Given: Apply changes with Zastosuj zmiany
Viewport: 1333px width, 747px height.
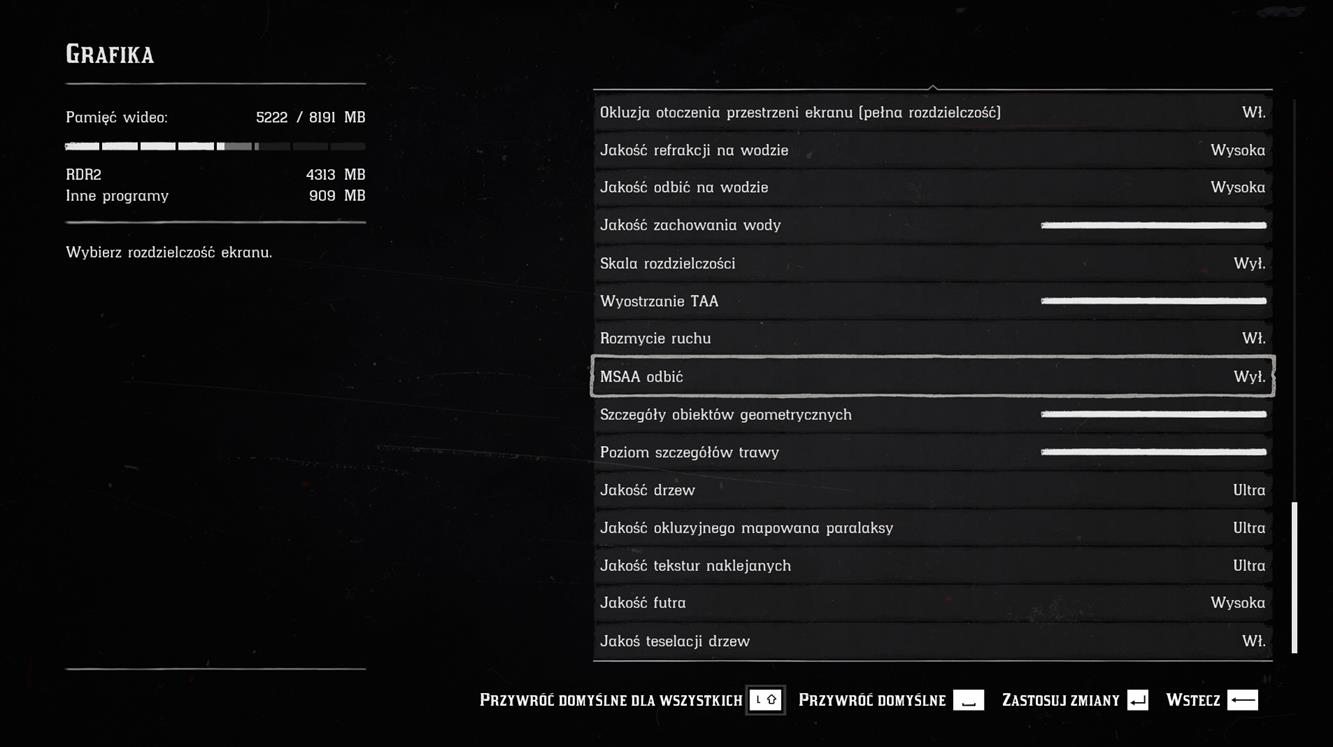Looking at the screenshot, I should (x=1075, y=700).
